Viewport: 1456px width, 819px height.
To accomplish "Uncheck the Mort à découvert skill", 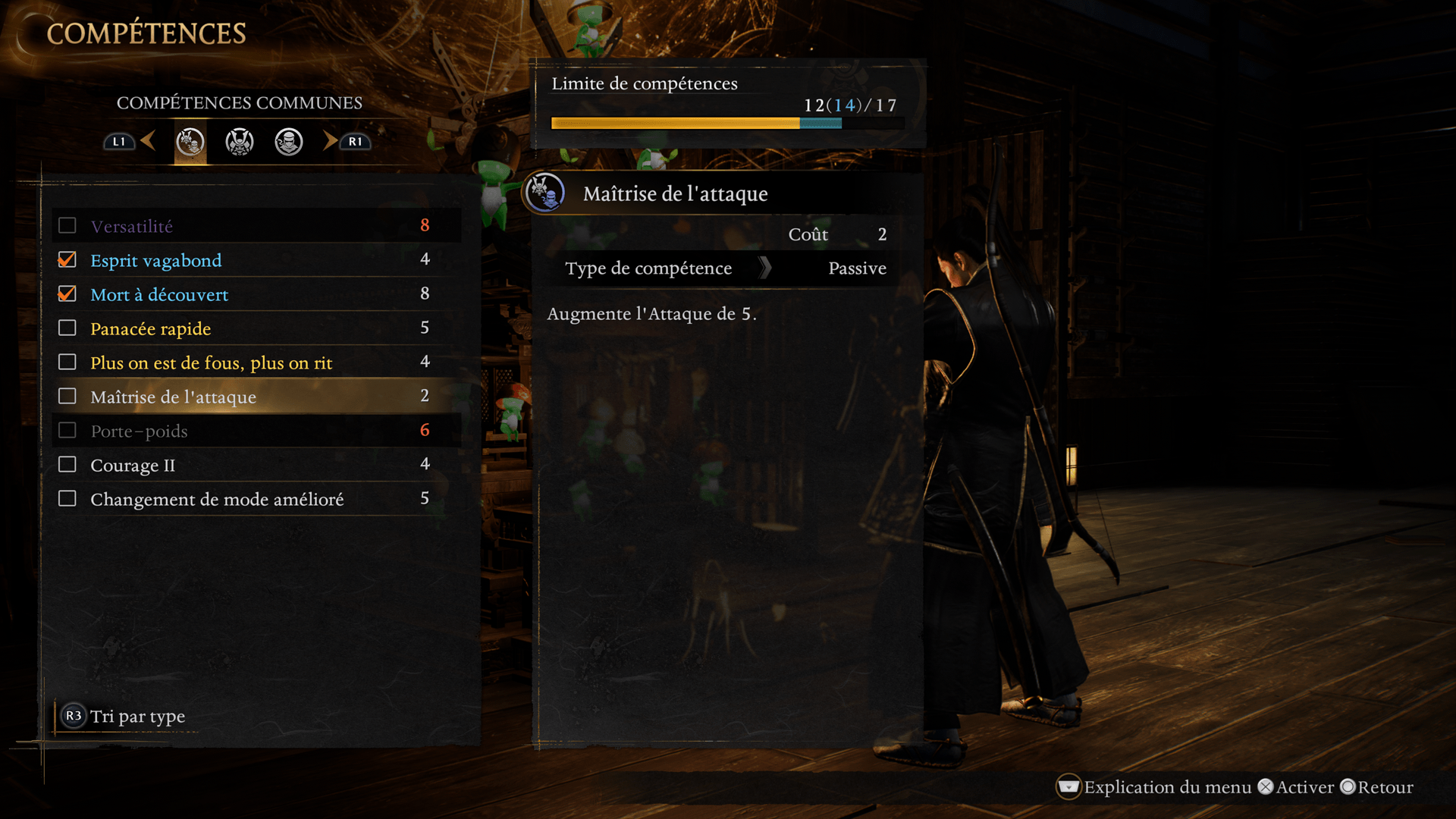I will point(67,294).
